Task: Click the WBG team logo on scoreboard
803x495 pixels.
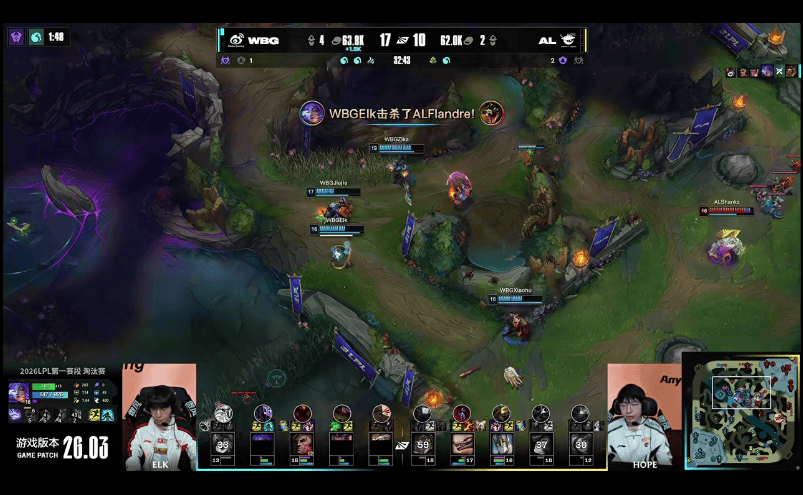Action: (236, 40)
